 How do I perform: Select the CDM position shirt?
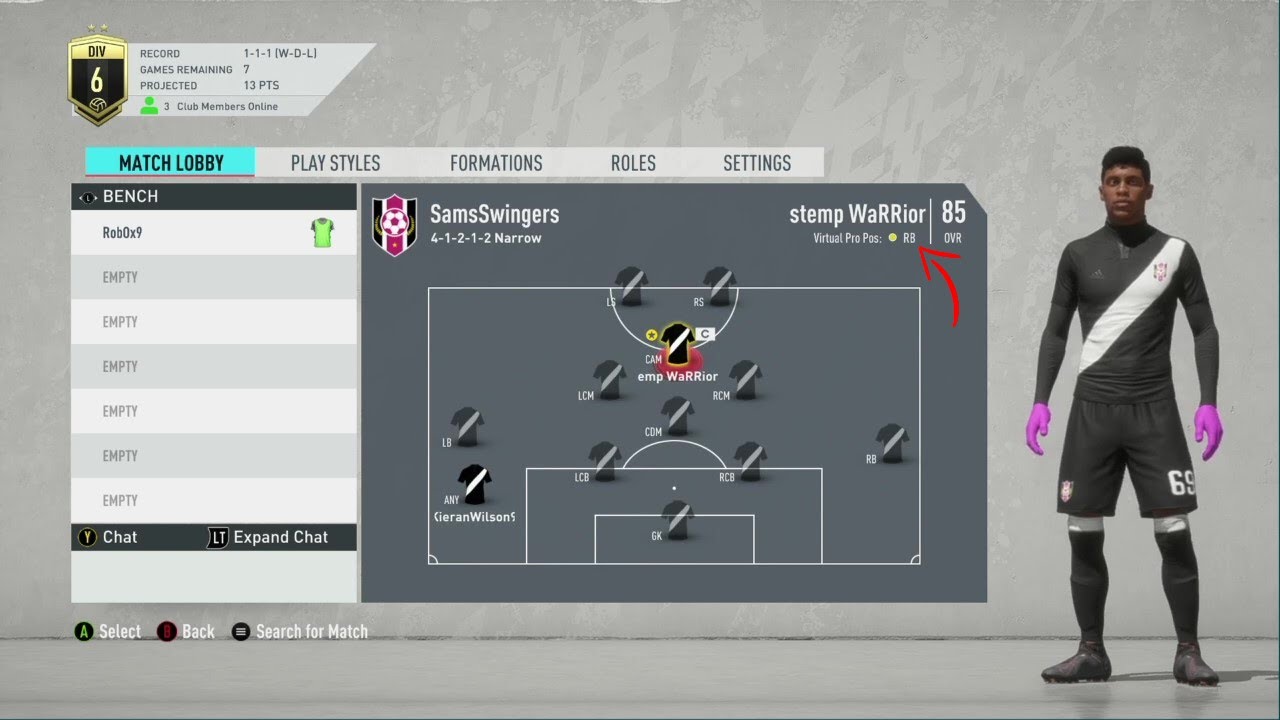point(678,416)
